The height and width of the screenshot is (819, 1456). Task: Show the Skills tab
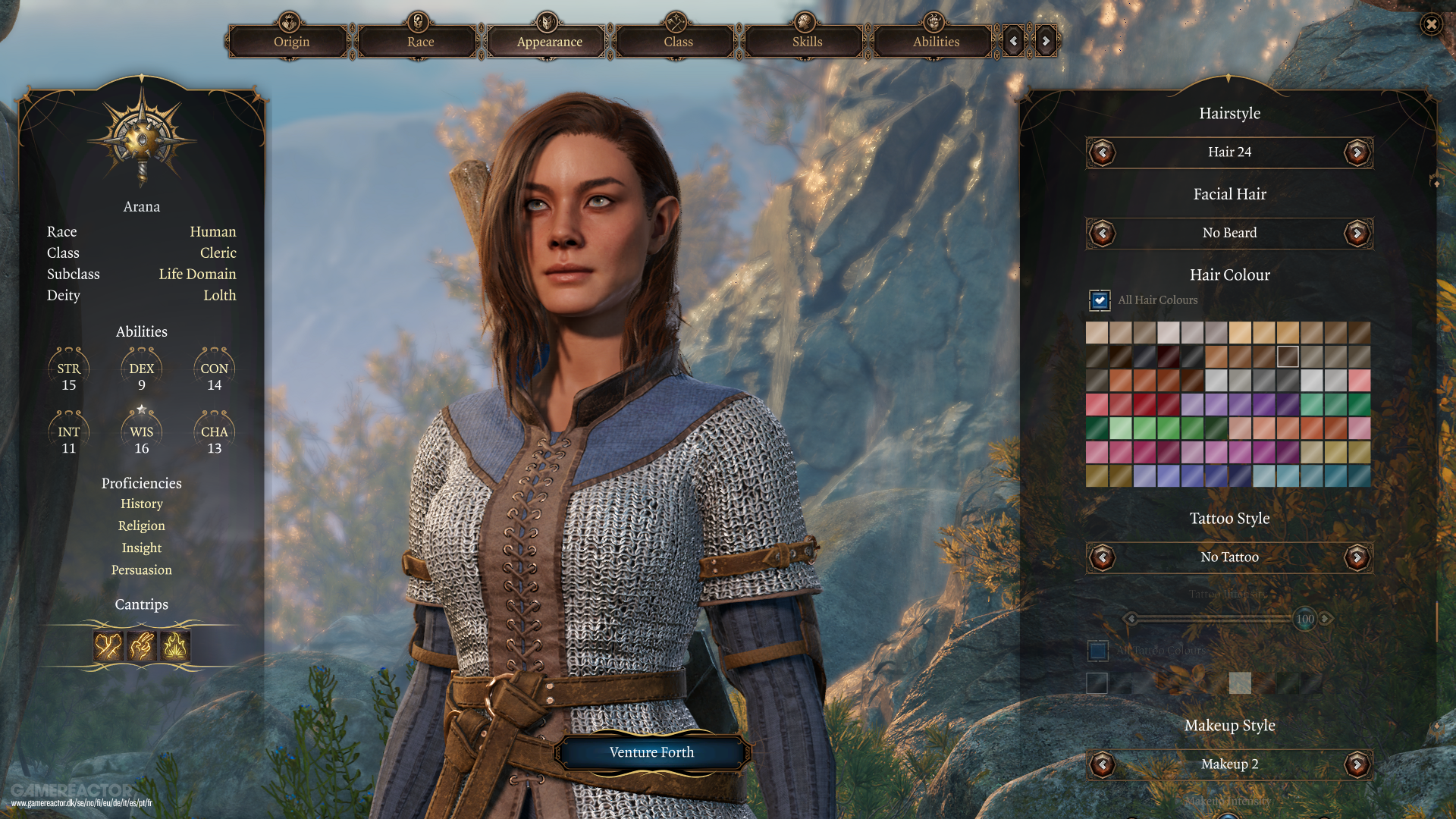coord(807,42)
